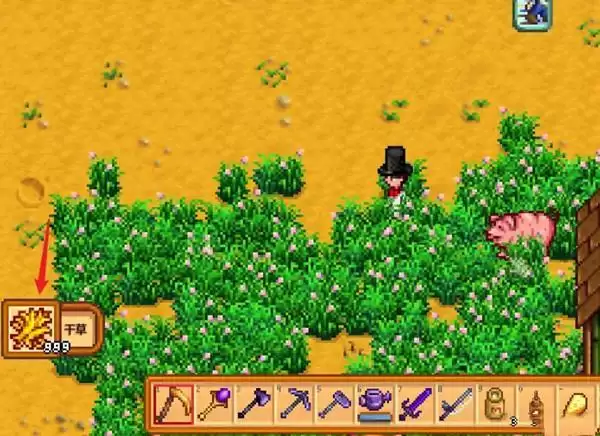The image size is (600, 436).
Task: Choose the yellow item at hotbar's end
Action: point(578,407)
